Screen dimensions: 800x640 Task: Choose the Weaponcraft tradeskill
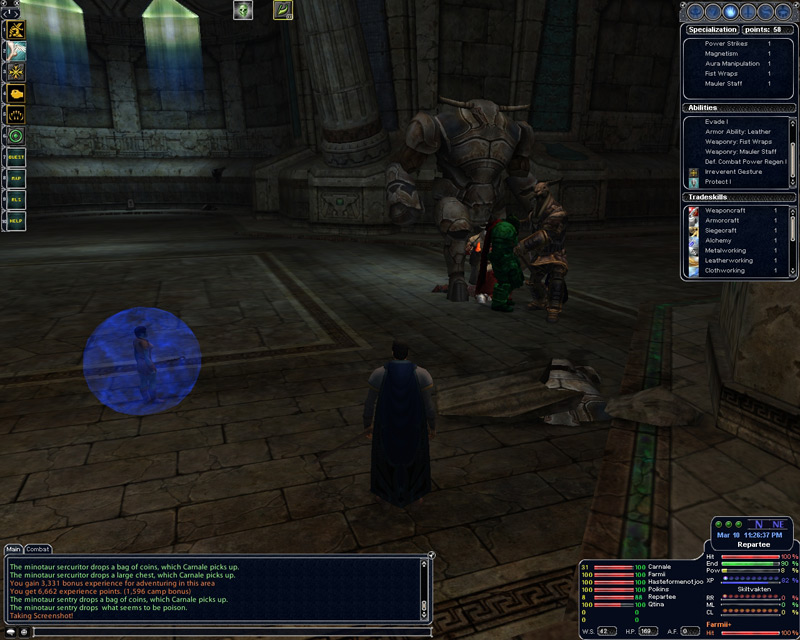[x=727, y=211]
